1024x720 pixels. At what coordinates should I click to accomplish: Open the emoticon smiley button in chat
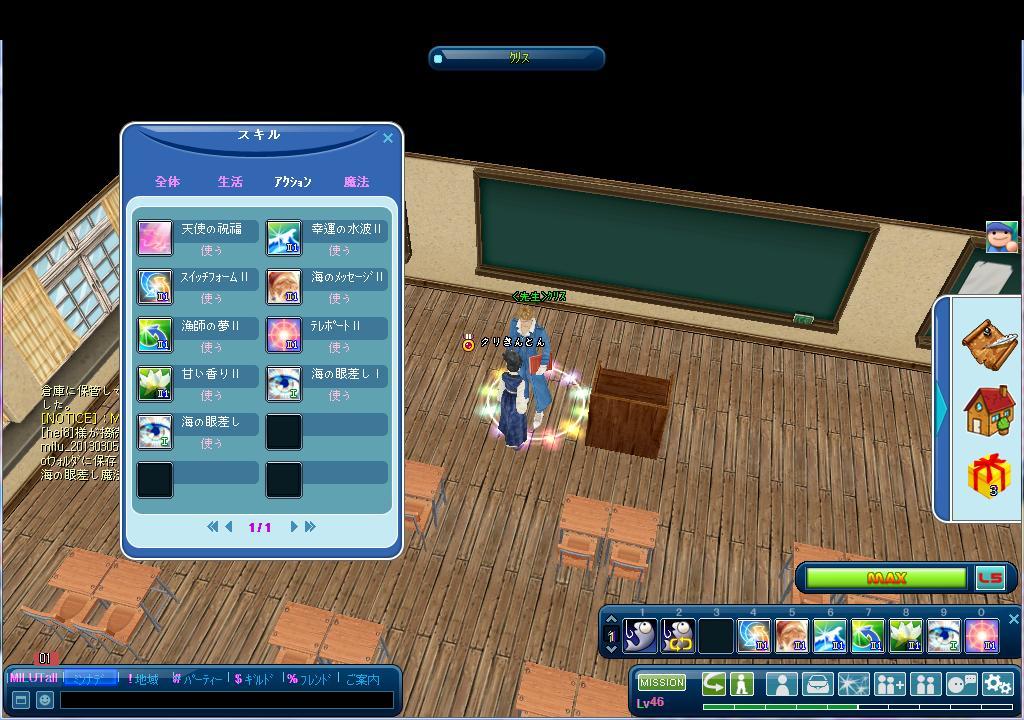click(44, 700)
